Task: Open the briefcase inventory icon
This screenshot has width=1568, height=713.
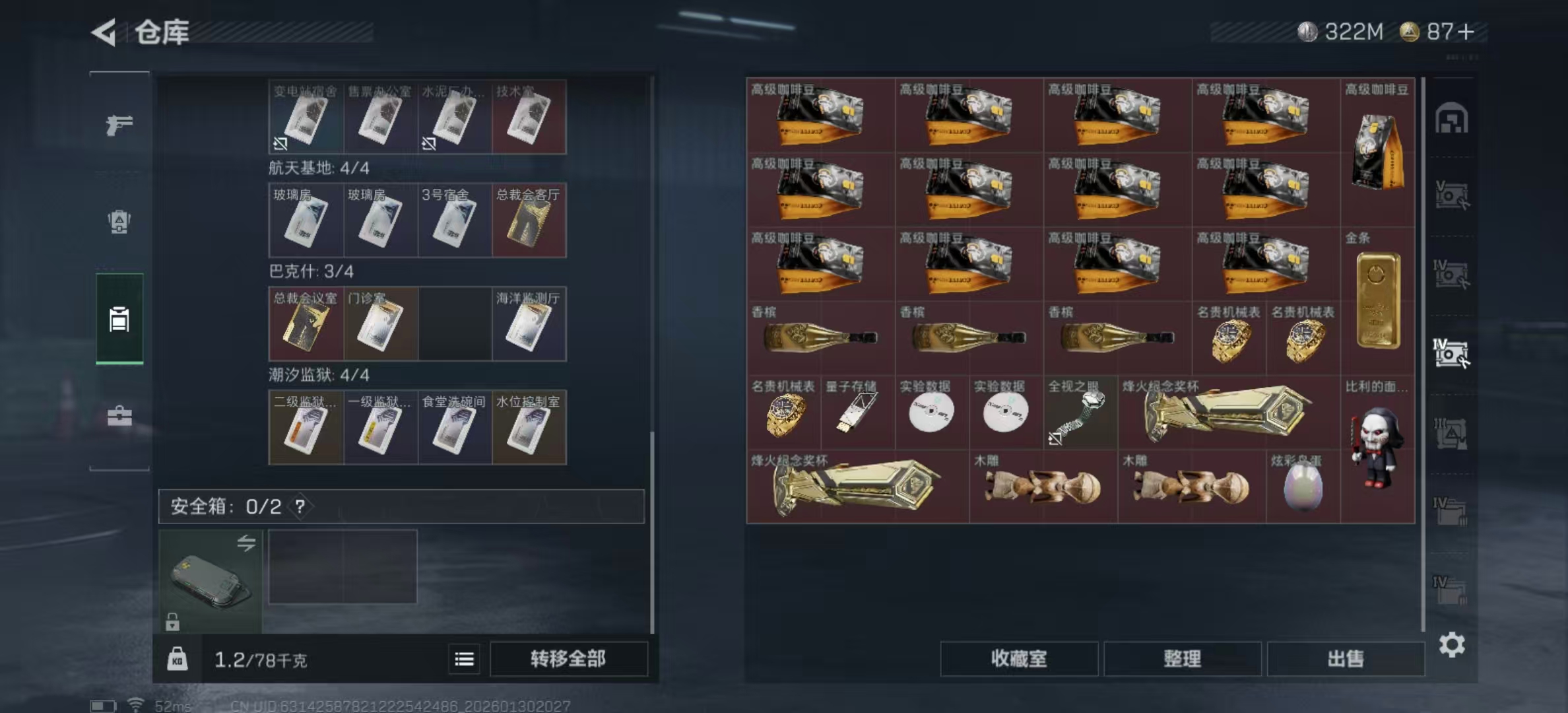Action: click(119, 416)
